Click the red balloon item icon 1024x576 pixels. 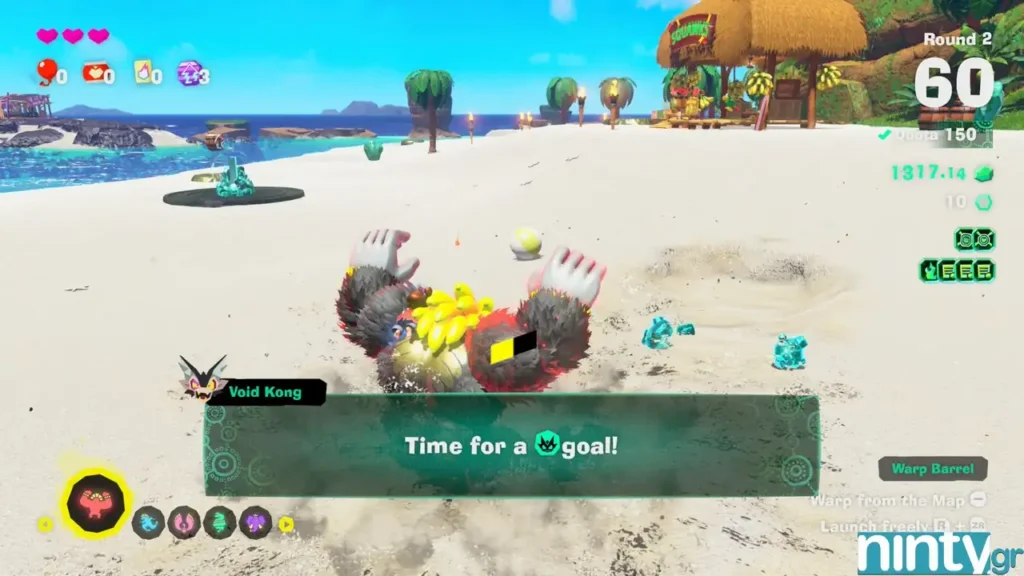tap(46, 71)
